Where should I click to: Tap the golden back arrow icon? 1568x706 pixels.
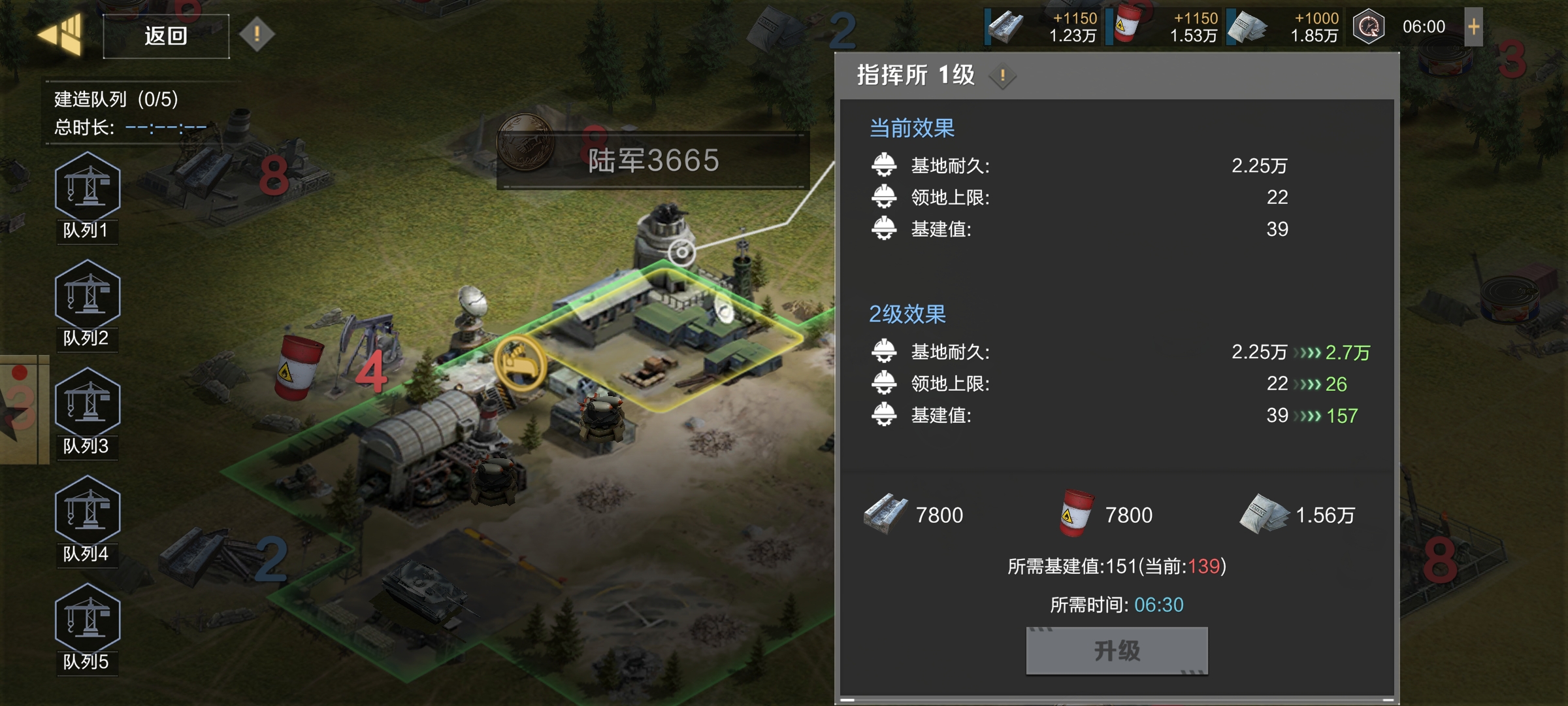(61, 33)
